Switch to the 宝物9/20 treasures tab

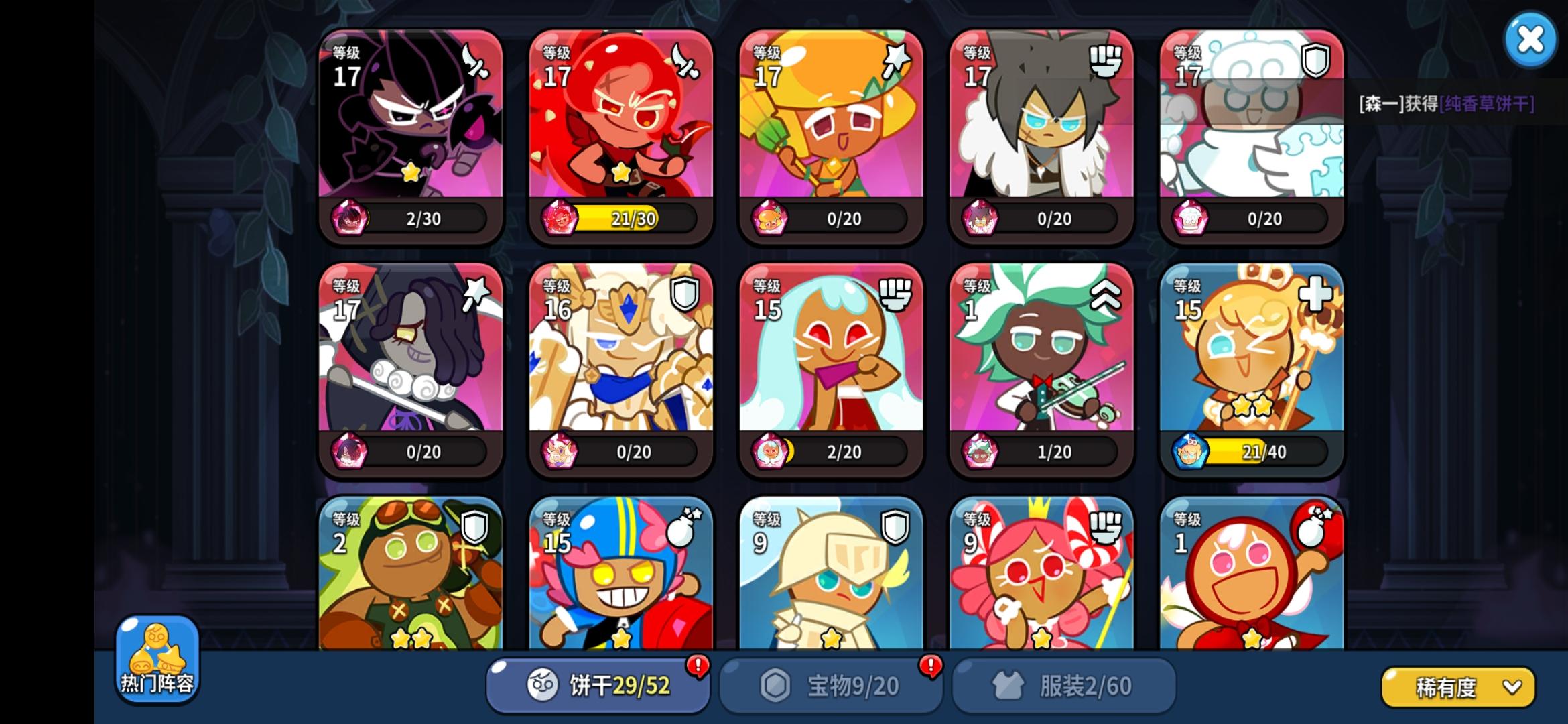pos(831,684)
